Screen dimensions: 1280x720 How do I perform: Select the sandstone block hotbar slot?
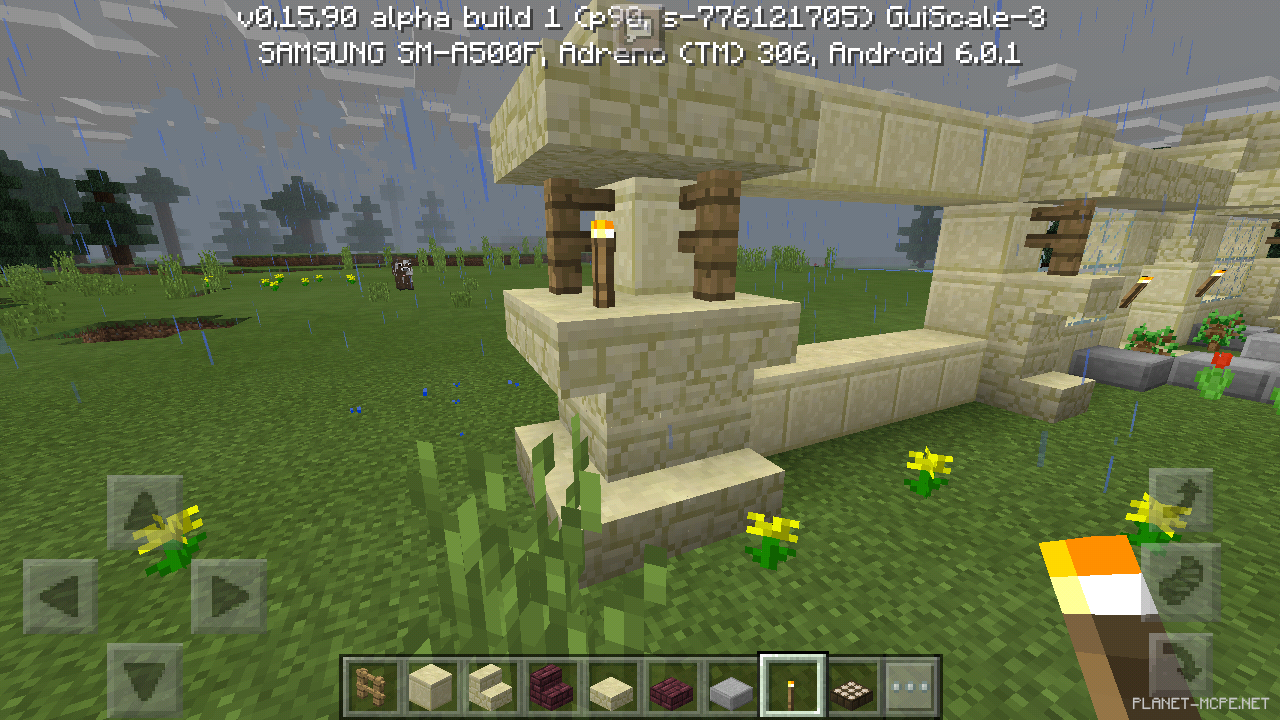pos(431,687)
